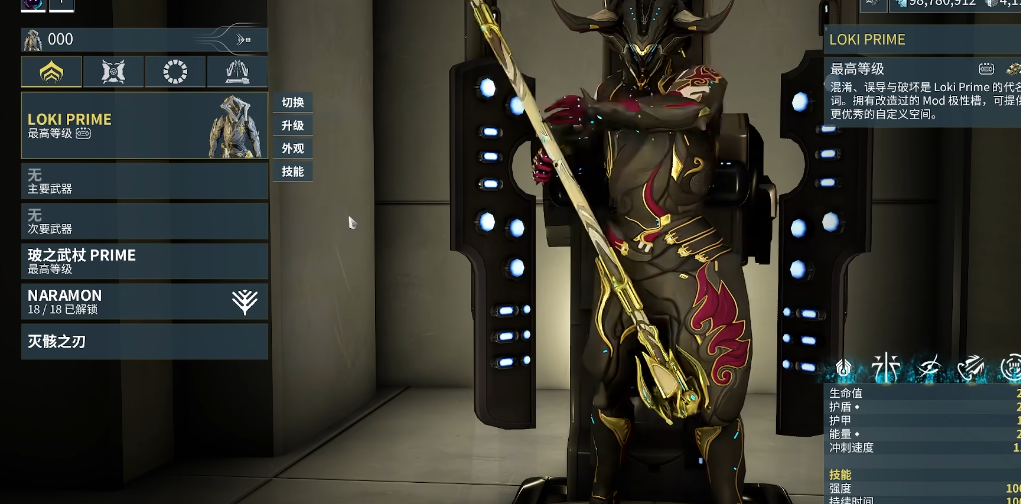Click the Loki passive ability icon

click(845, 369)
